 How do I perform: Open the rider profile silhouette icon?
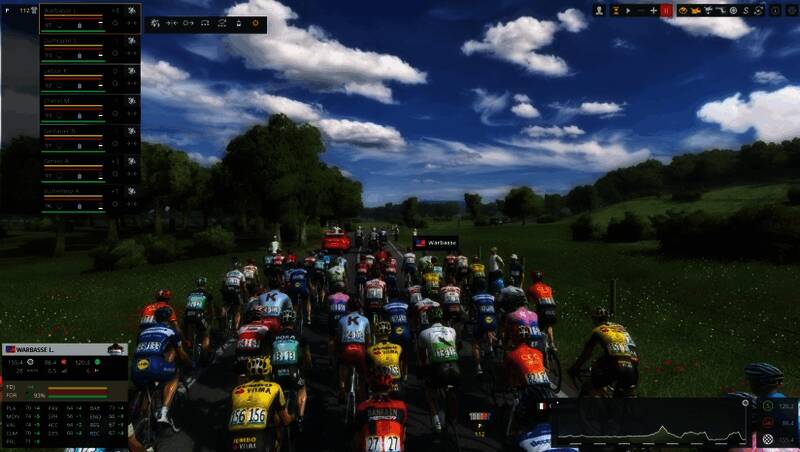pyautogui.click(x=599, y=10)
